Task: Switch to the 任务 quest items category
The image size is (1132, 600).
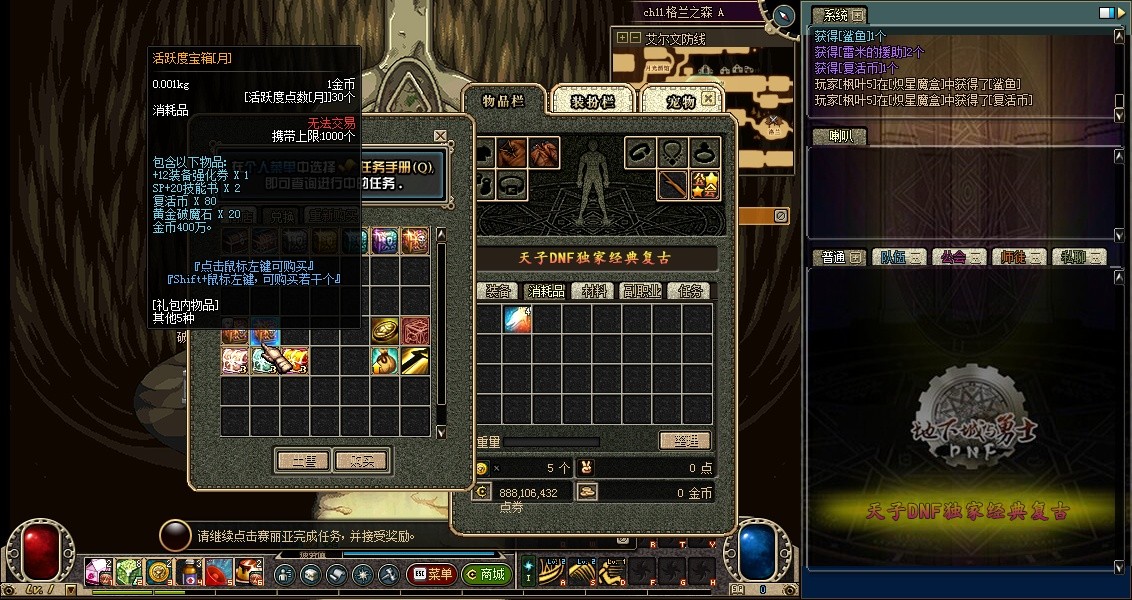Action: click(690, 291)
